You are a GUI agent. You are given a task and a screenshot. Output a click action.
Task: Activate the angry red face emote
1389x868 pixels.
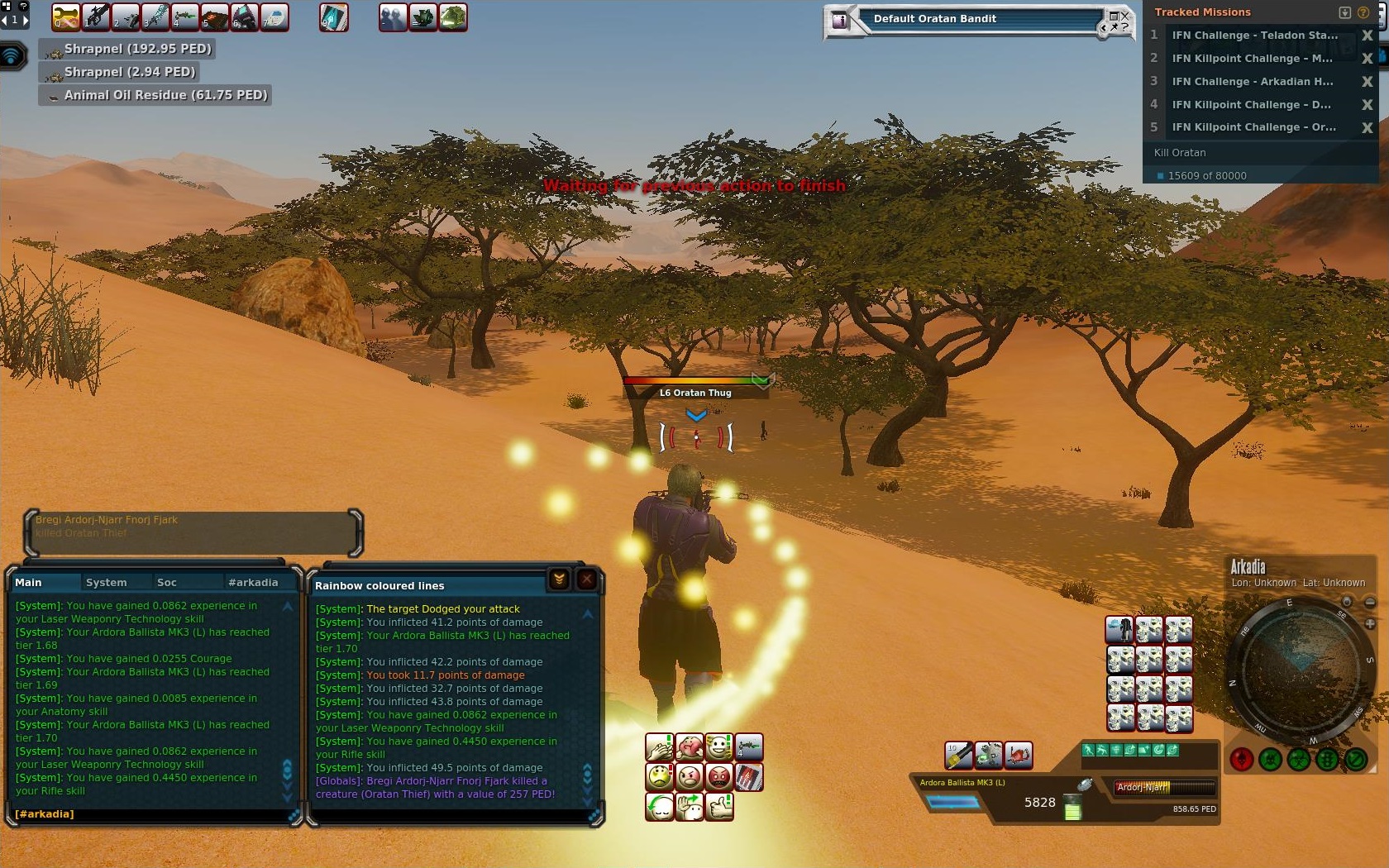click(719, 777)
